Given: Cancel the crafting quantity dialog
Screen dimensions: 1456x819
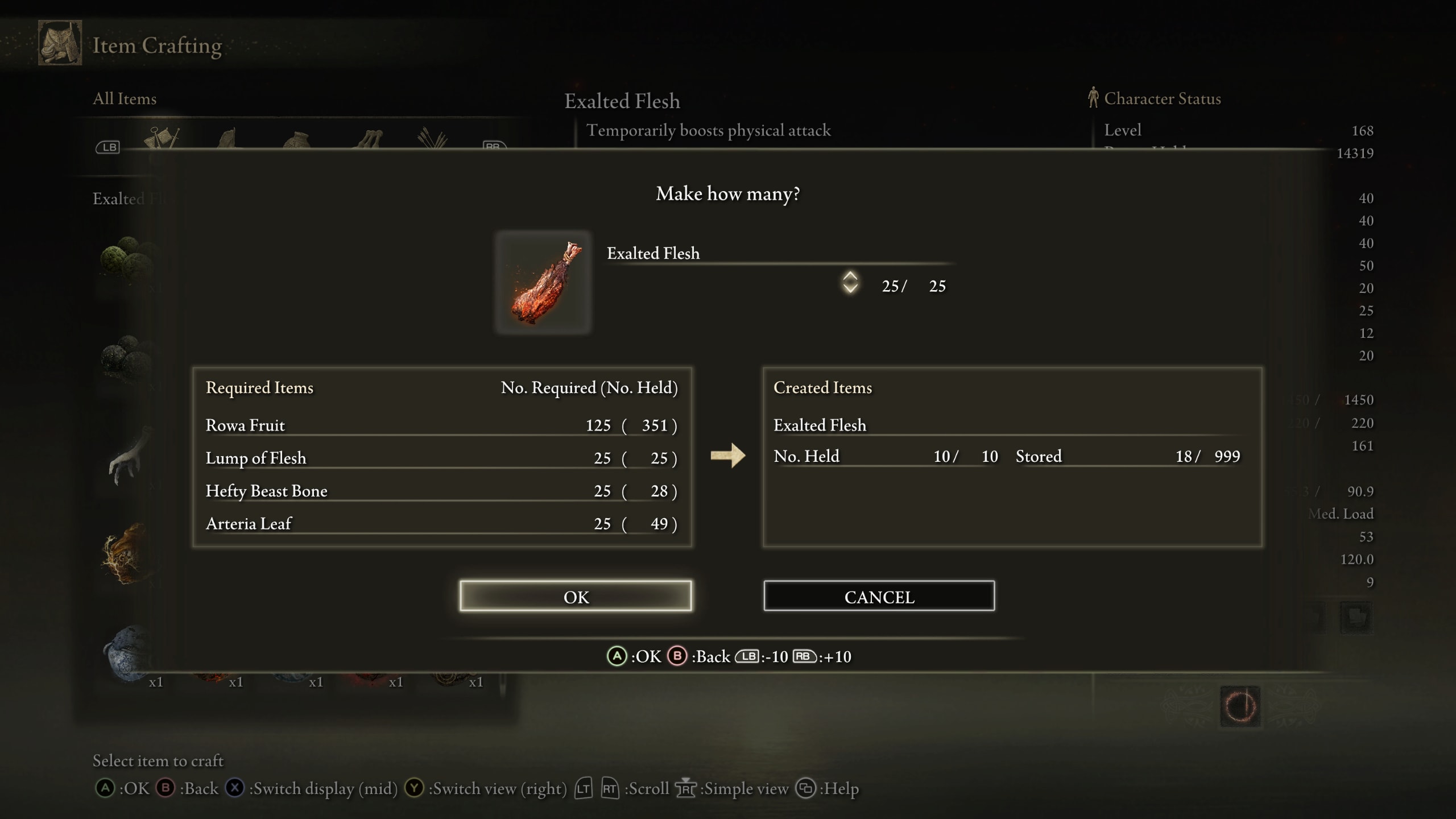Looking at the screenshot, I should tap(879, 596).
